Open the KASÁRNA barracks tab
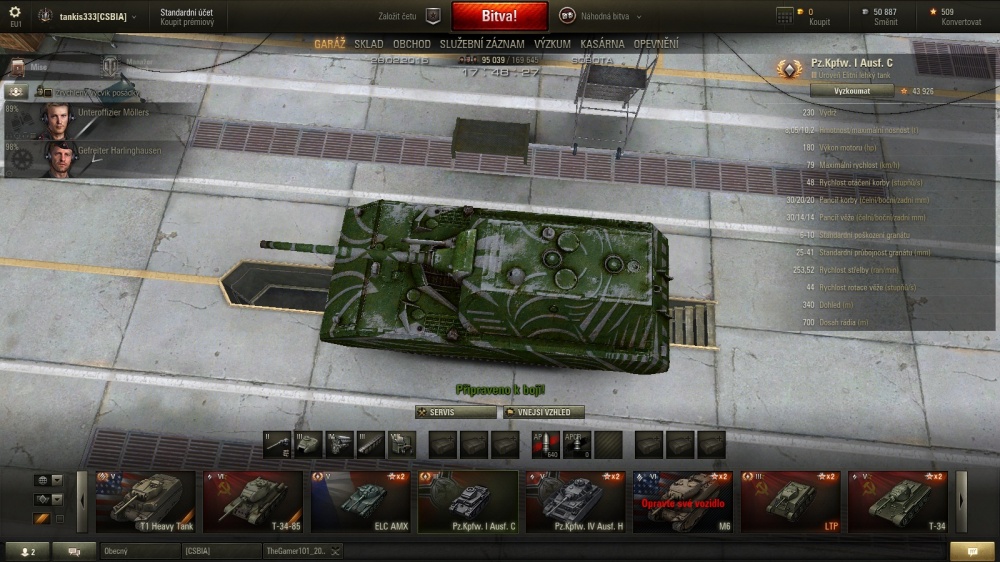Viewport: 1000px width, 562px height. coord(602,44)
